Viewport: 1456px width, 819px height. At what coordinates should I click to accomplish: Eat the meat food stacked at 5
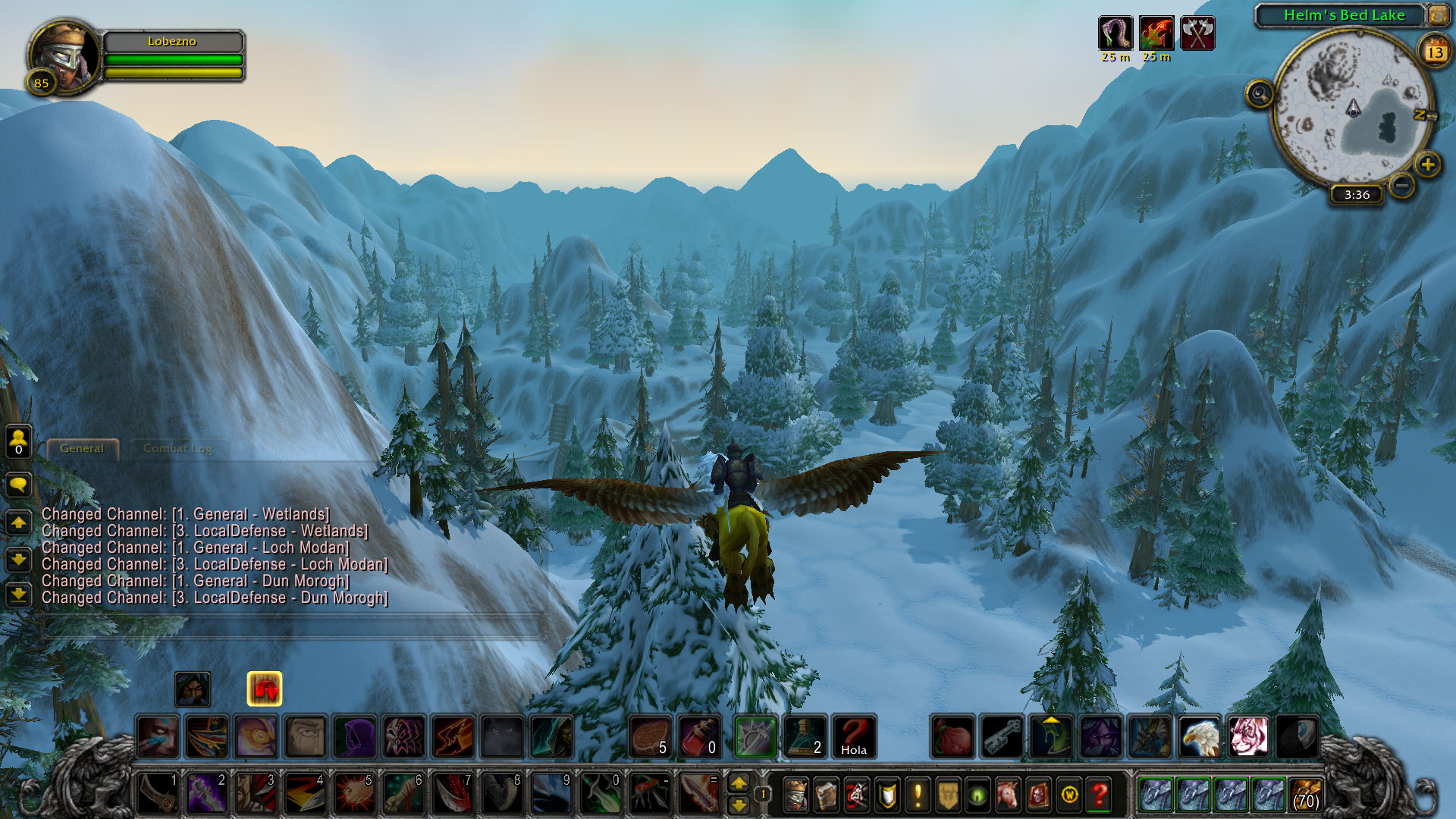coord(651,736)
